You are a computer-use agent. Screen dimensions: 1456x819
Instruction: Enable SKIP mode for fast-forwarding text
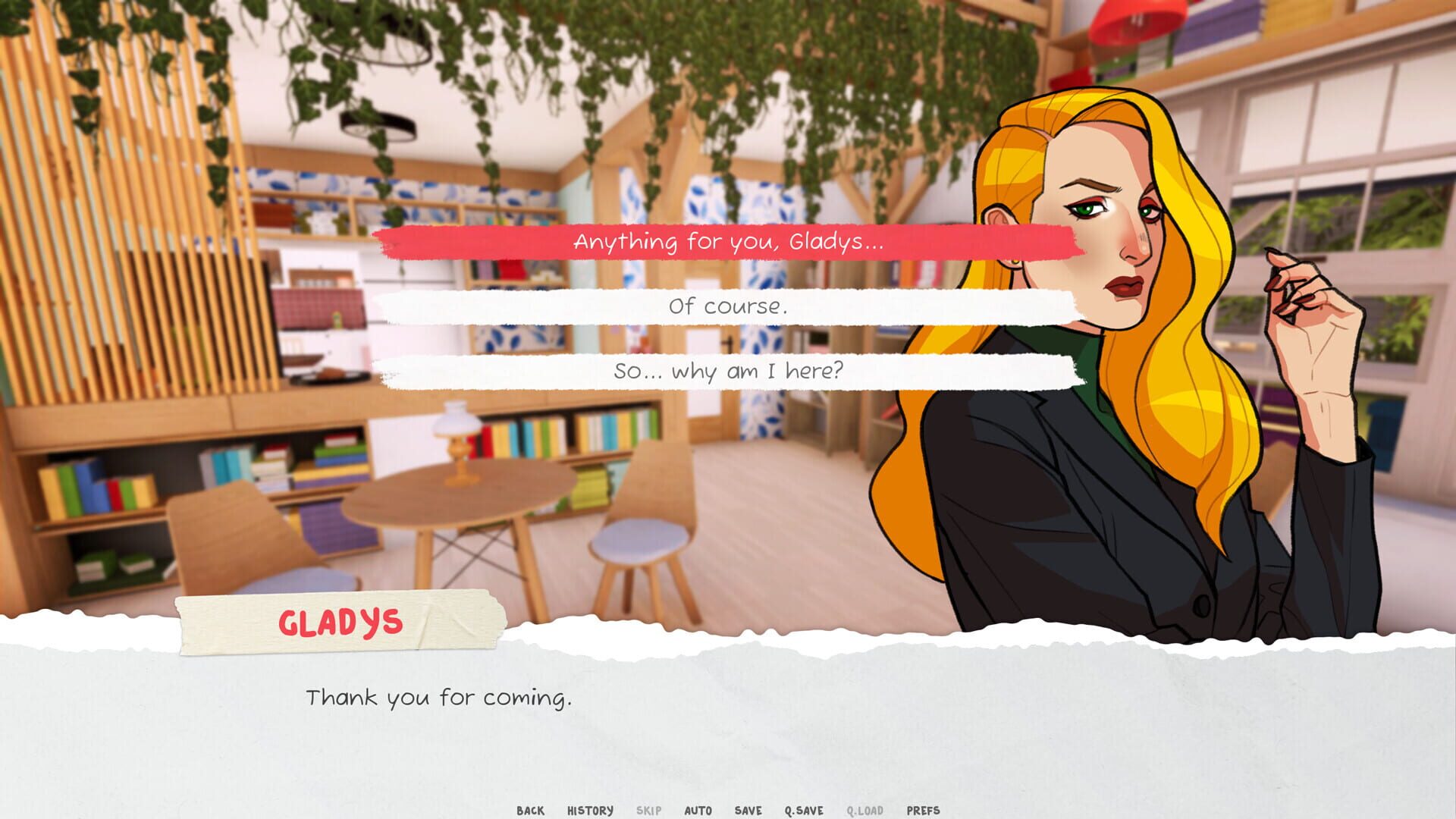[648, 810]
